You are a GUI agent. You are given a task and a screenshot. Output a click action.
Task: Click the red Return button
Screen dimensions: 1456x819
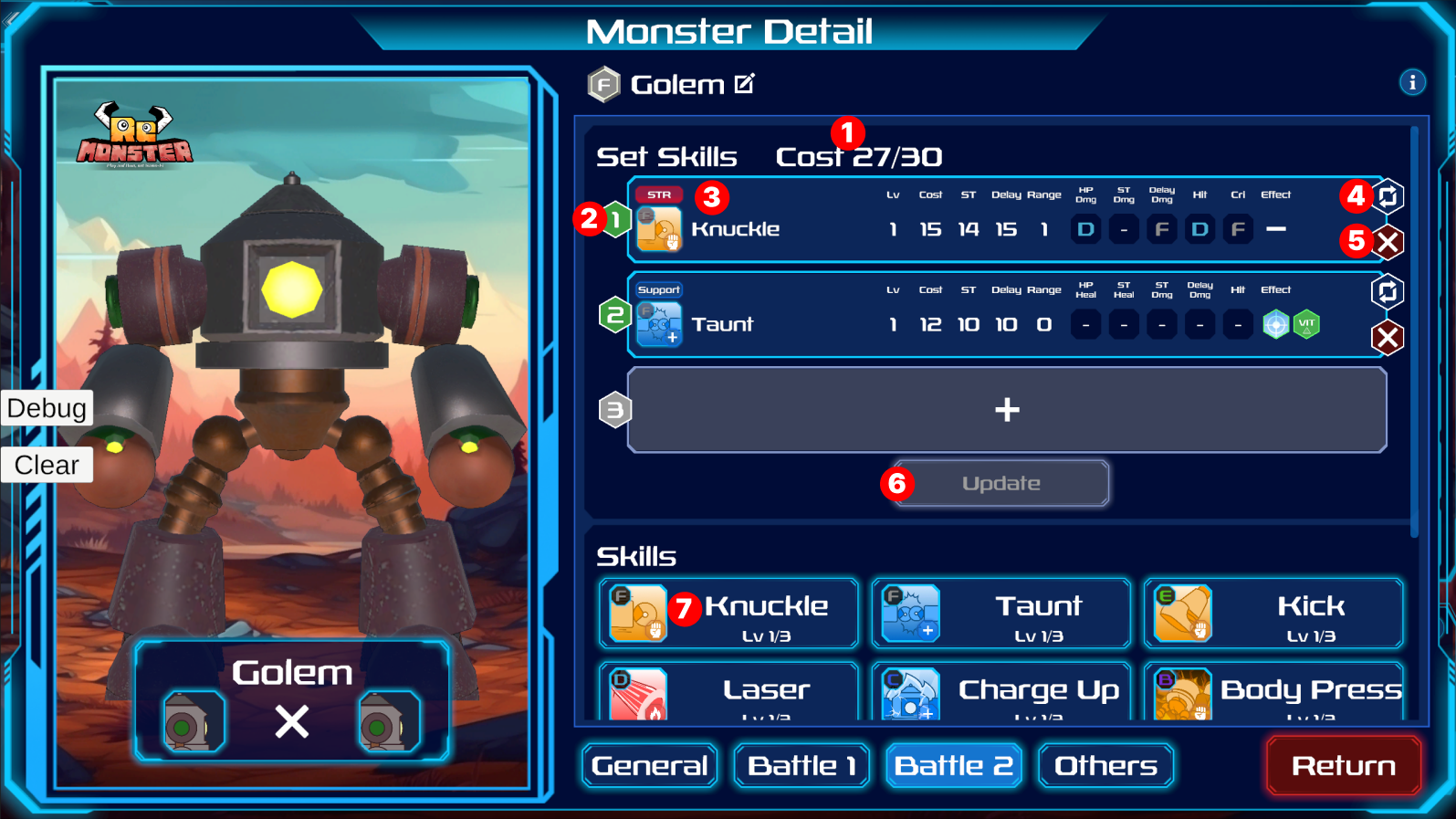1343,765
